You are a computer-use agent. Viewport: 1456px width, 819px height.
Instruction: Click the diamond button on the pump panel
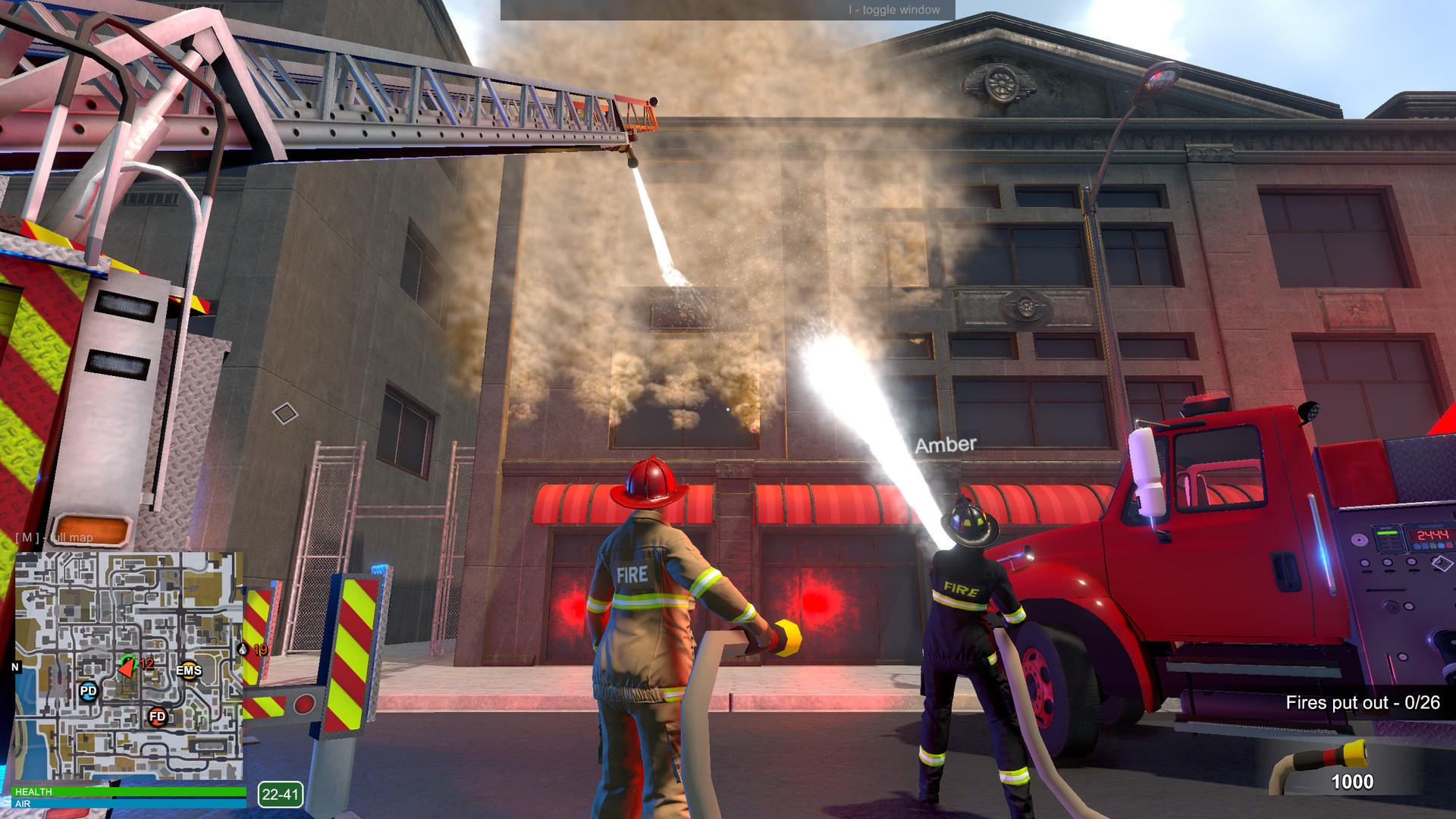click(1441, 563)
